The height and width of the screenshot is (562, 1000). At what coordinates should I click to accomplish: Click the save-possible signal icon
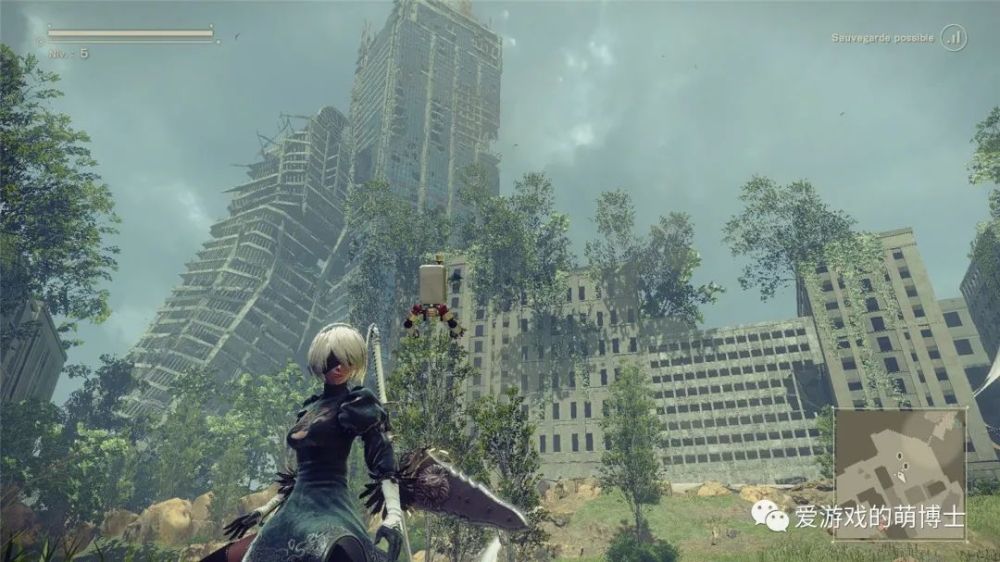pyautogui.click(x=954, y=38)
